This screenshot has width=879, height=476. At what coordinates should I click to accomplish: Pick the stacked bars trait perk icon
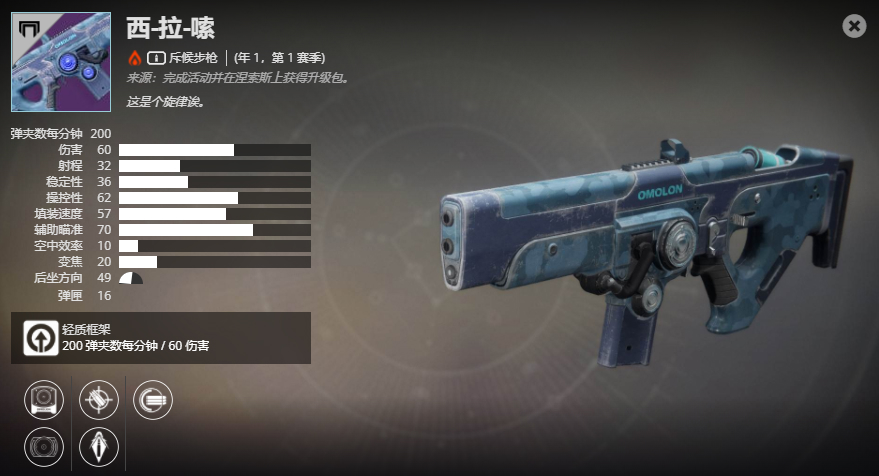pos(153,400)
